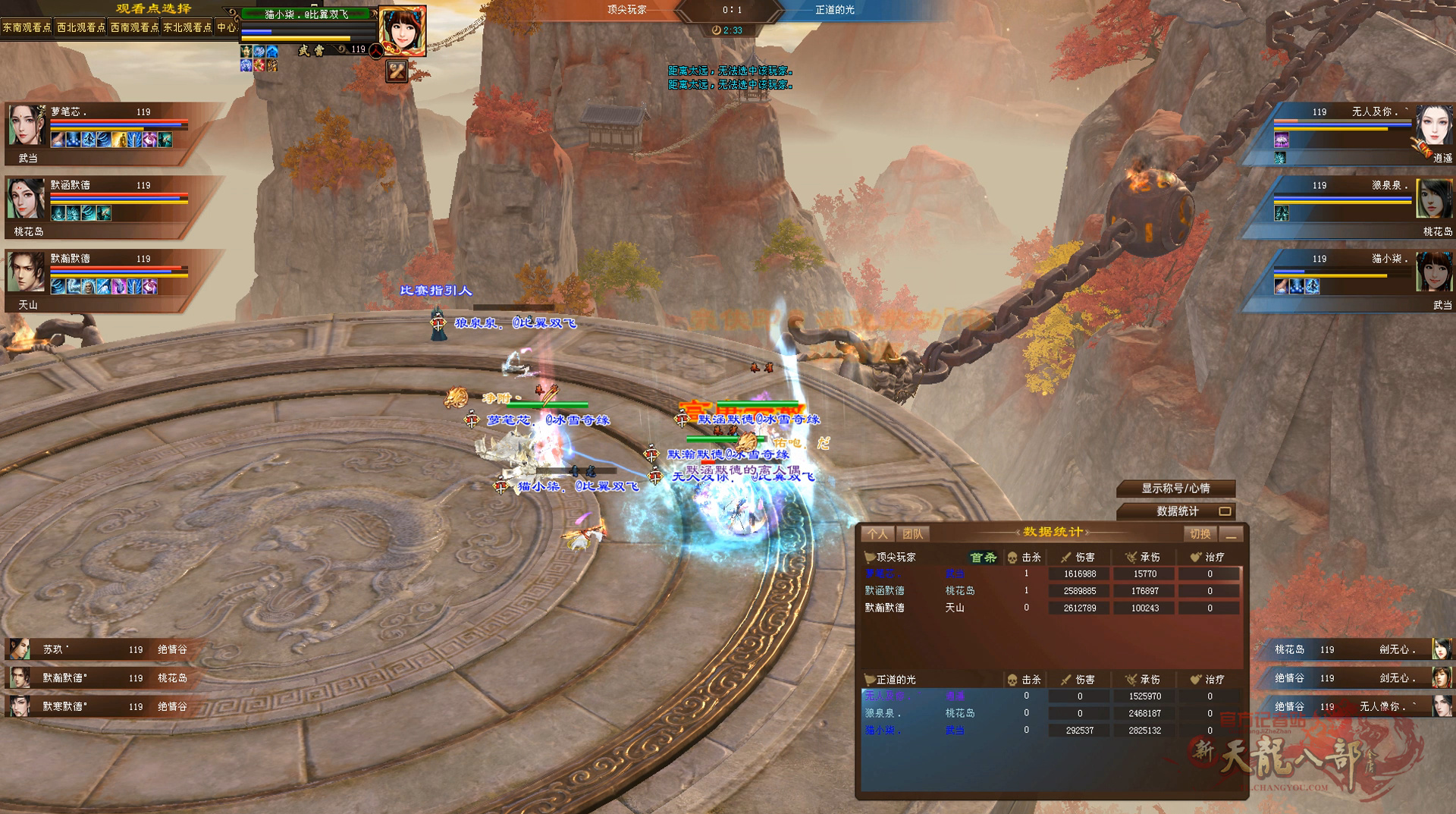
Task: Select the 默寒默德 绝情谷 substitute row
Action: coord(99,706)
